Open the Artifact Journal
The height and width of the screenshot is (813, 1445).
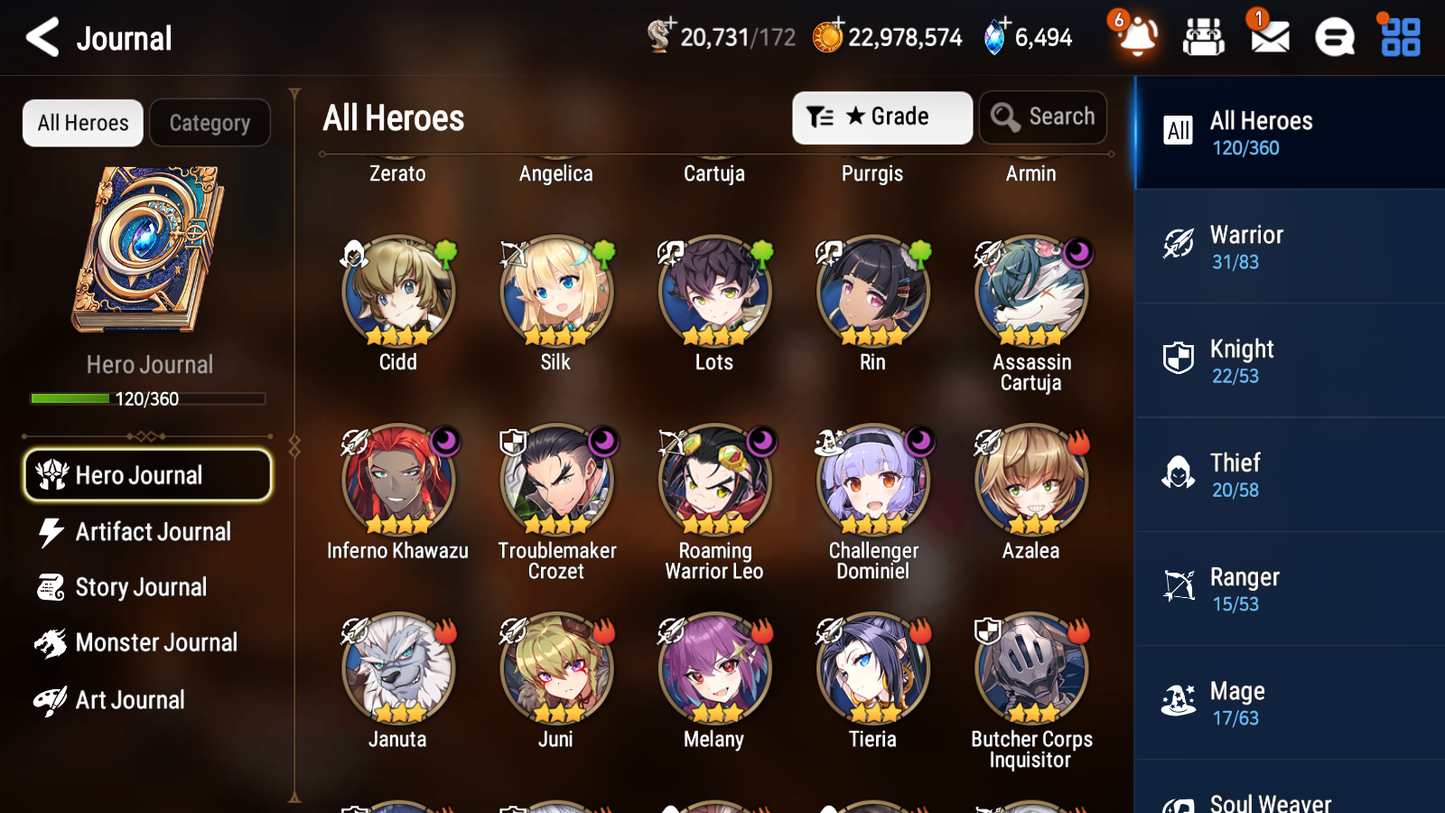pos(150,531)
